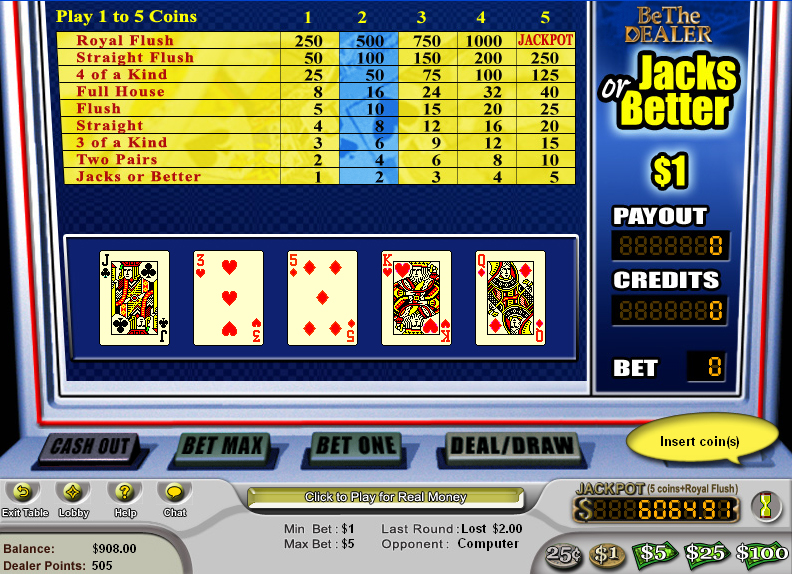Click to Play for Real Money
792x574 pixels.
pos(386,497)
